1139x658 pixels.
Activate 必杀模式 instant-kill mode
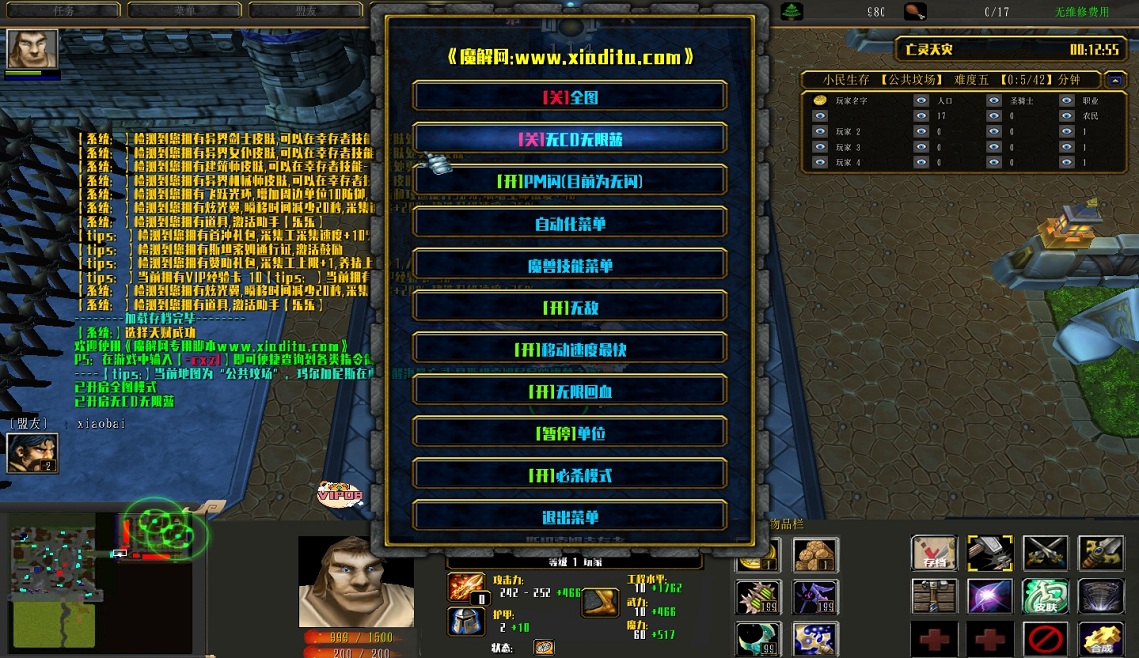point(569,476)
